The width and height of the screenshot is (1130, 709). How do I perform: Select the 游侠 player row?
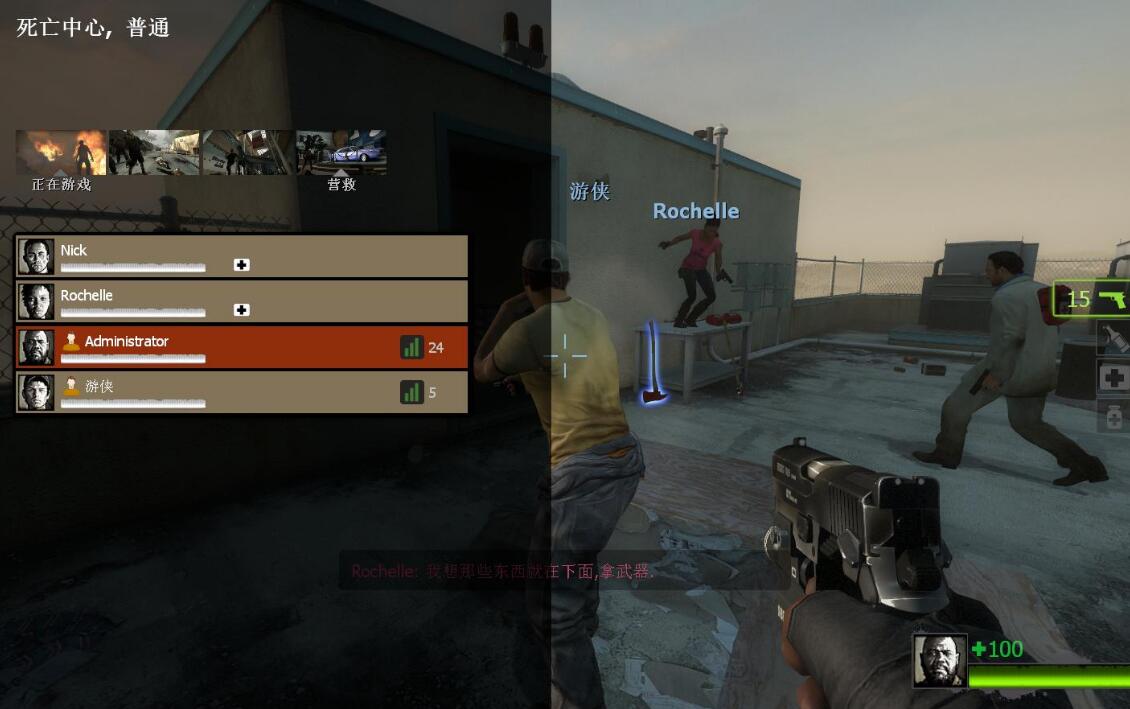coord(241,392)
